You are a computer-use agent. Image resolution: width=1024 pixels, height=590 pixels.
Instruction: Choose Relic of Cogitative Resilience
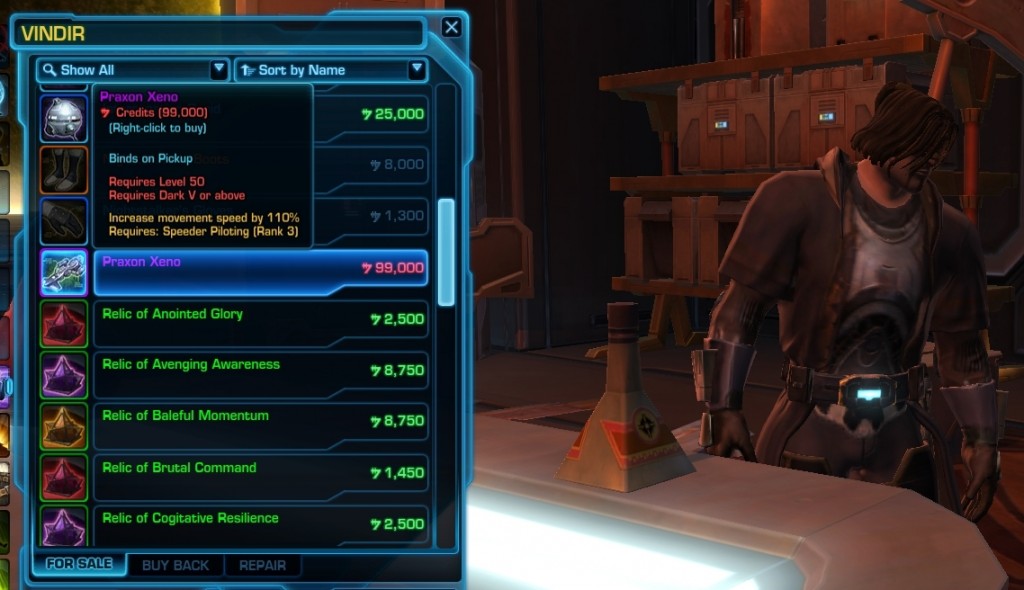click(260, 526)
